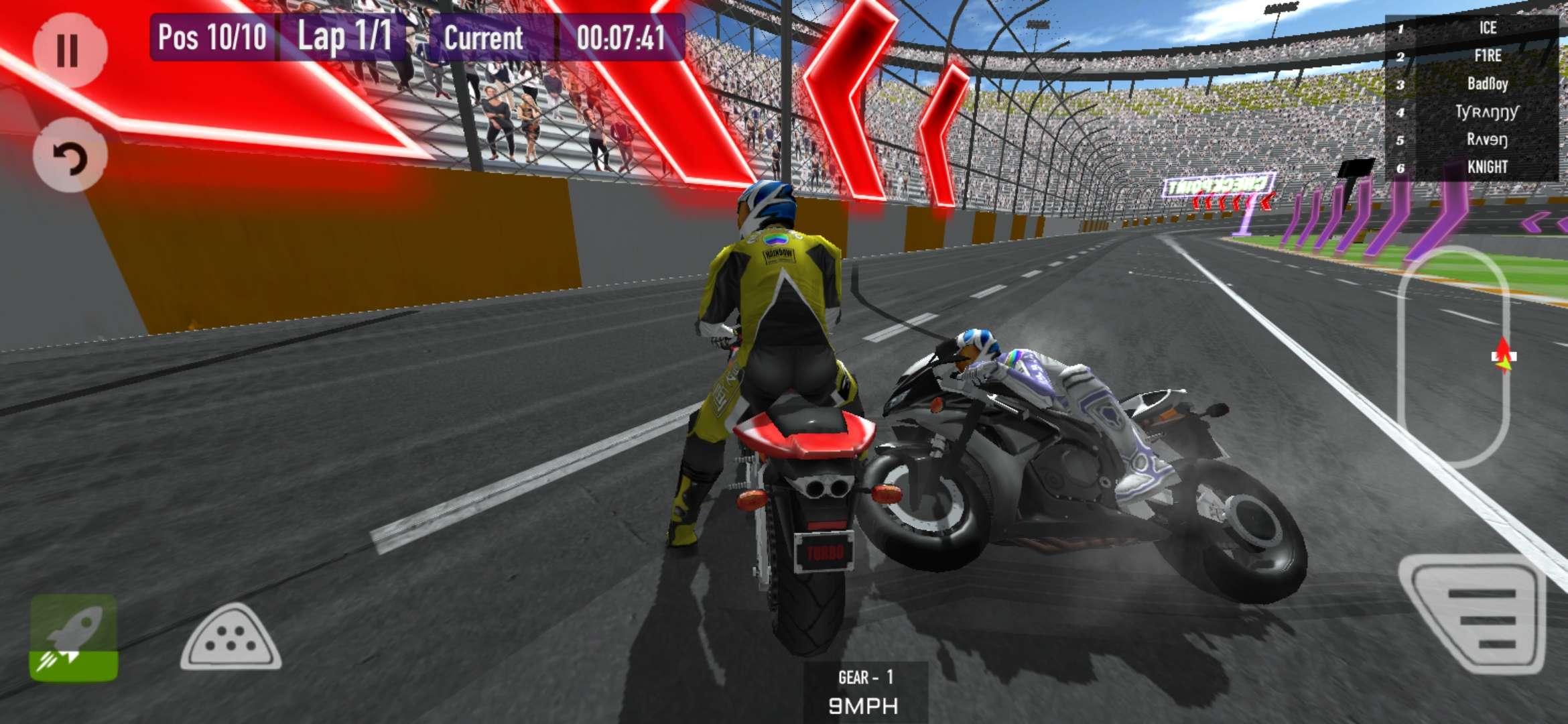Select ICE in the leaderboard
This screenshot has height=724, width=1568.
click(x=1473, y=27)
